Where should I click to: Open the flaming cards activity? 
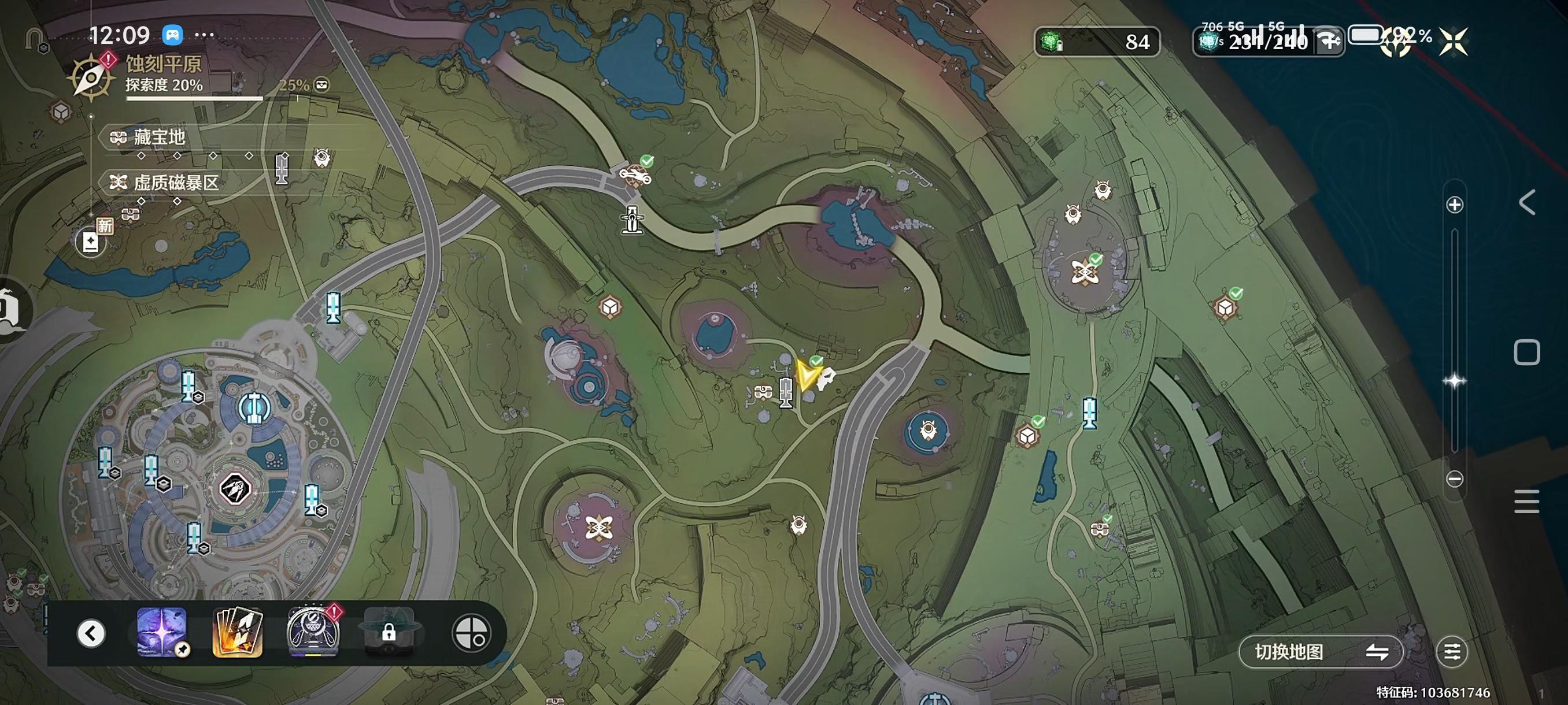pos(238,633)
